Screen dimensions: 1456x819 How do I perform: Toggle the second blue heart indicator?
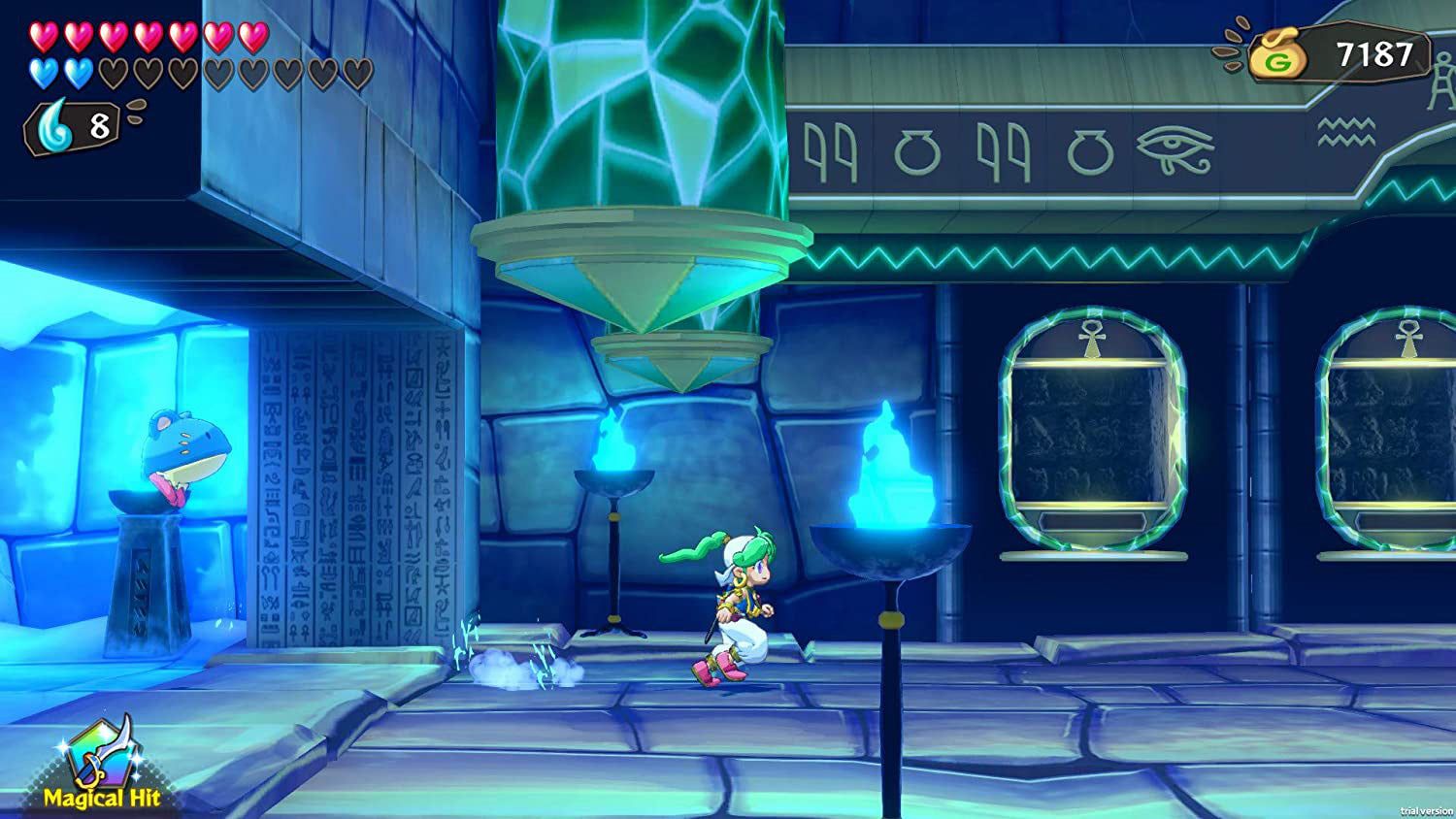coord(77,73)
